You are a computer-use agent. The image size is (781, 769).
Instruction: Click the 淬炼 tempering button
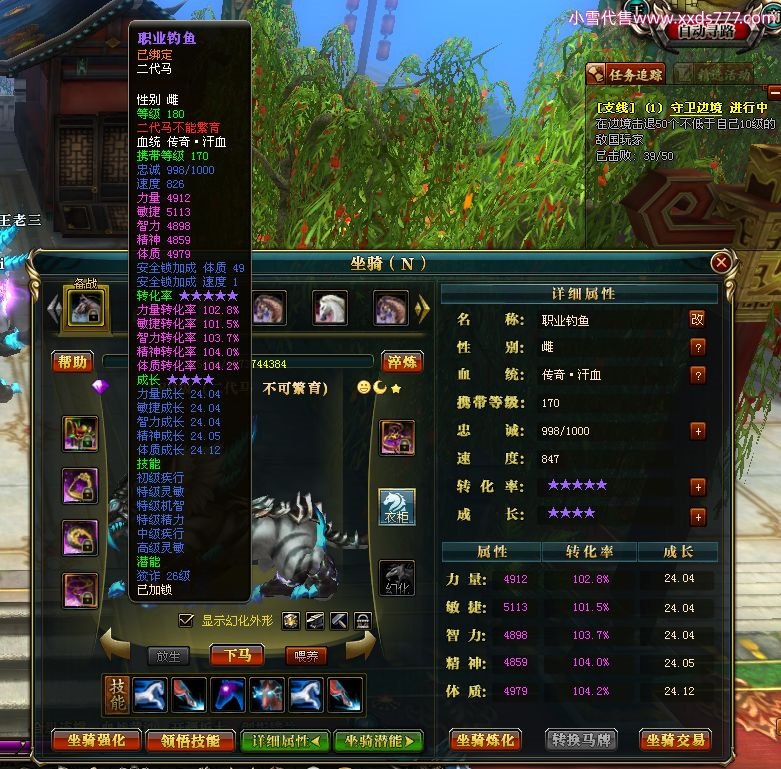coord(403,361)
